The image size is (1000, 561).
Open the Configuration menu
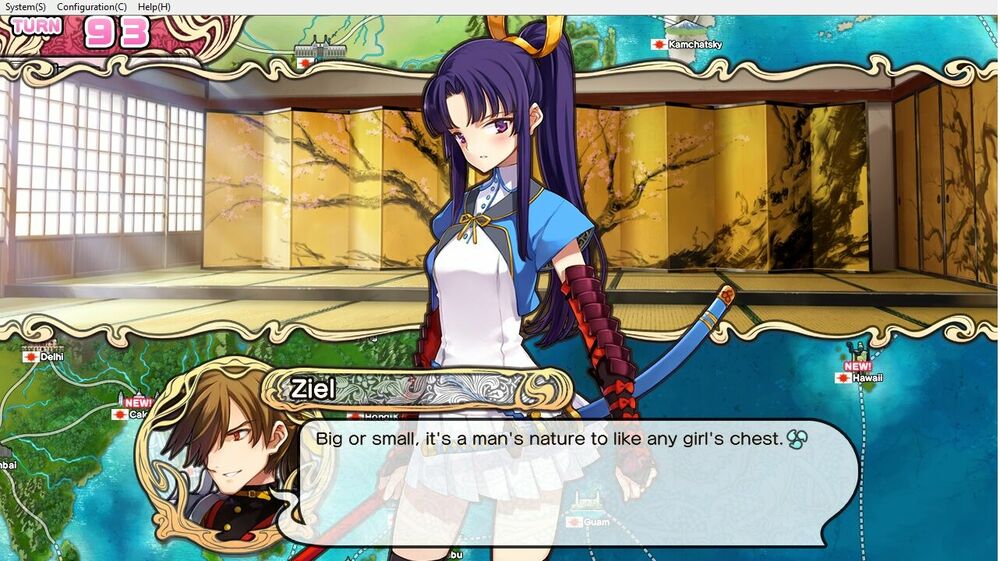(x=91, y=7)
